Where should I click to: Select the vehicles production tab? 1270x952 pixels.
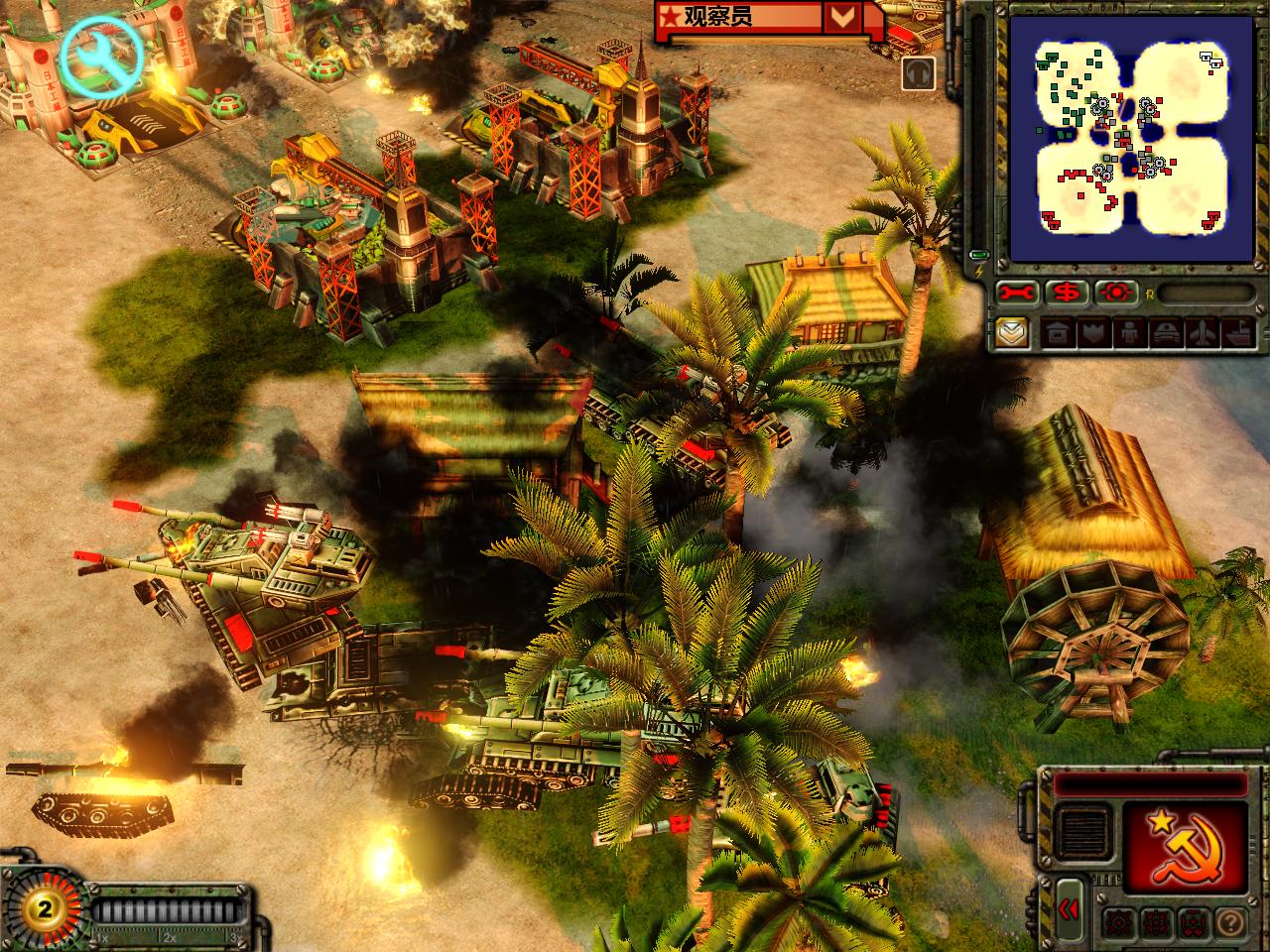click(1165, 334)
